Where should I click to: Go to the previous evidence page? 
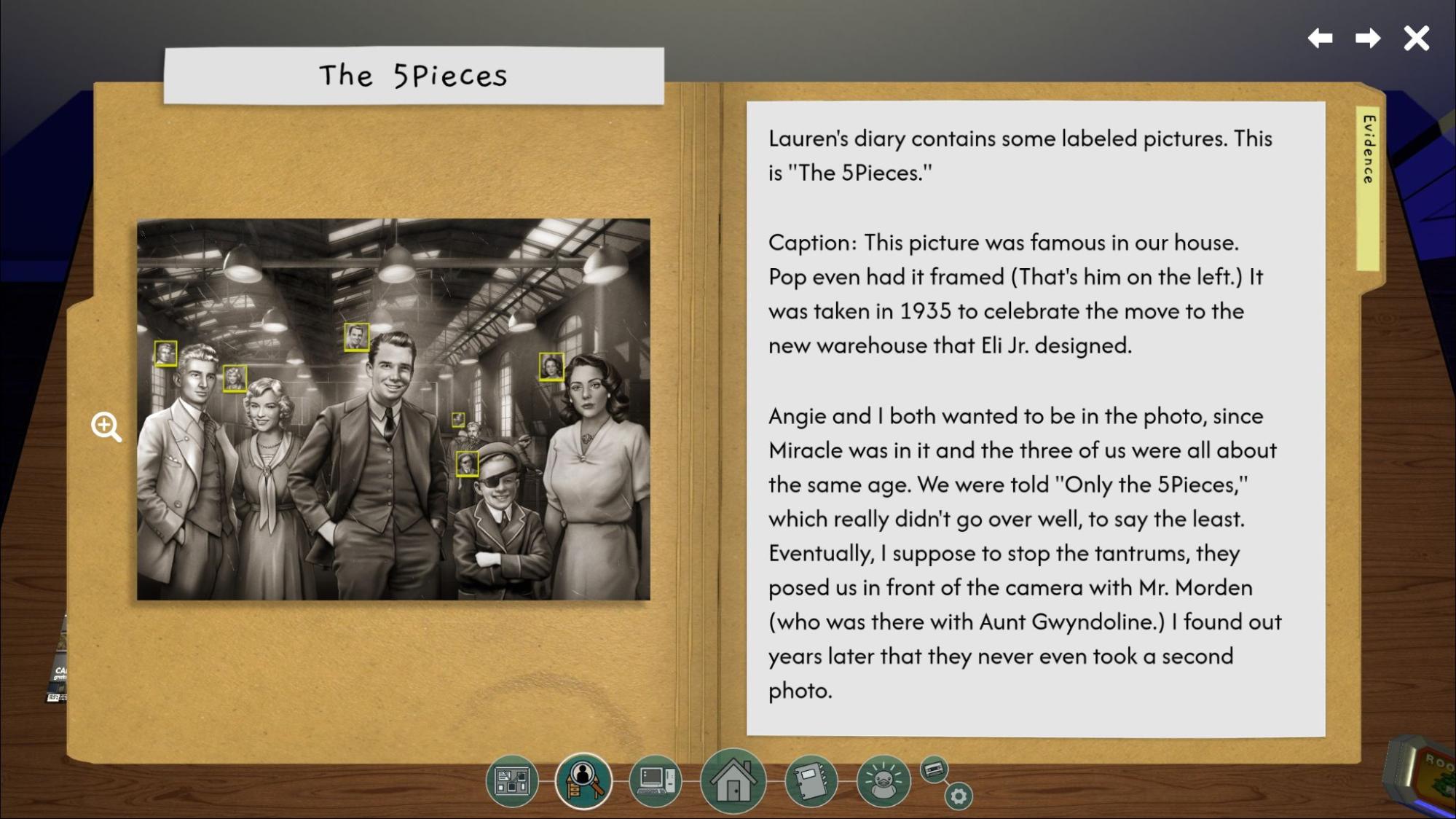coord(1321,38)
